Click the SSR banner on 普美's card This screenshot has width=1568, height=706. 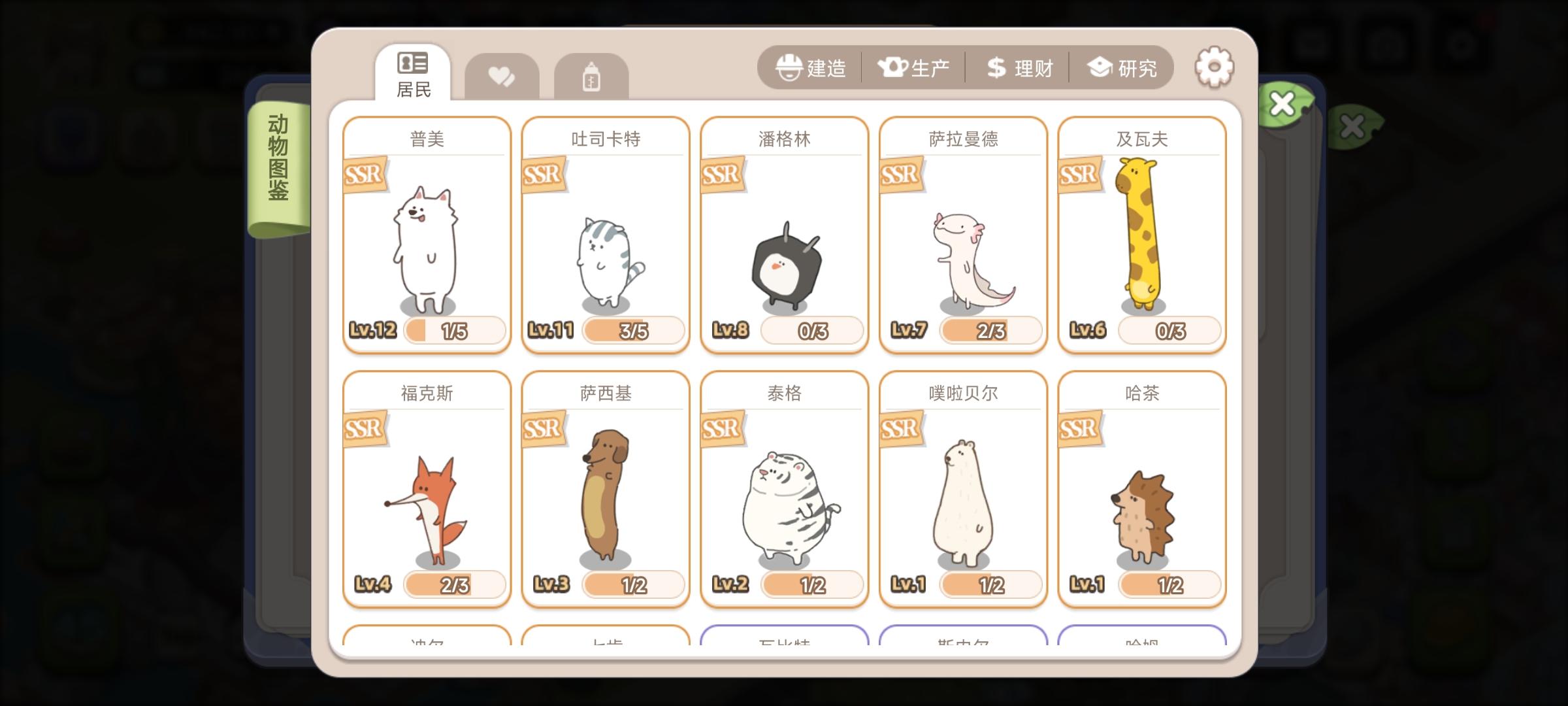[x=364, y=175]
